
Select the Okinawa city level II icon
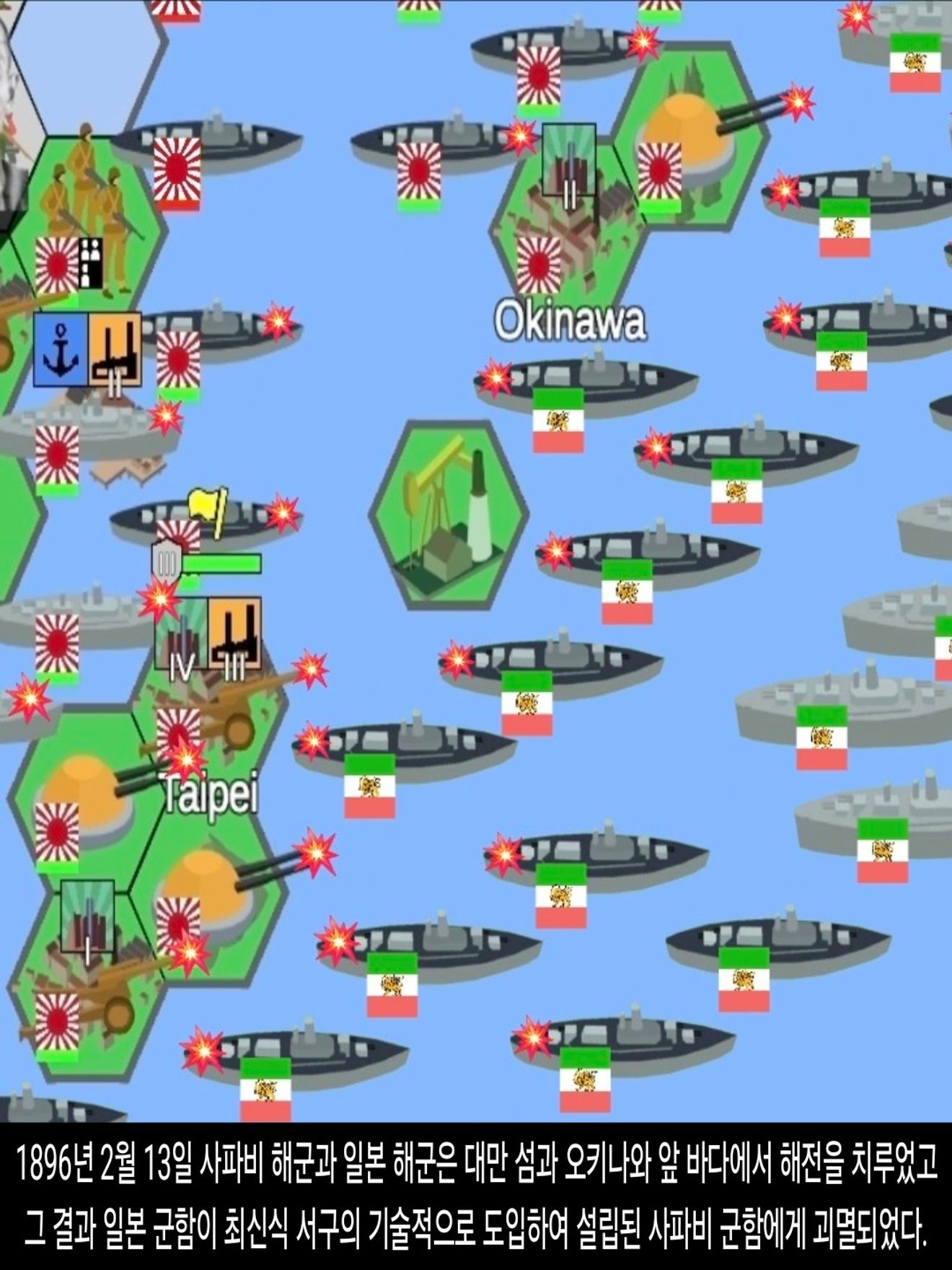pyautogui.click(x=568, y=160)
